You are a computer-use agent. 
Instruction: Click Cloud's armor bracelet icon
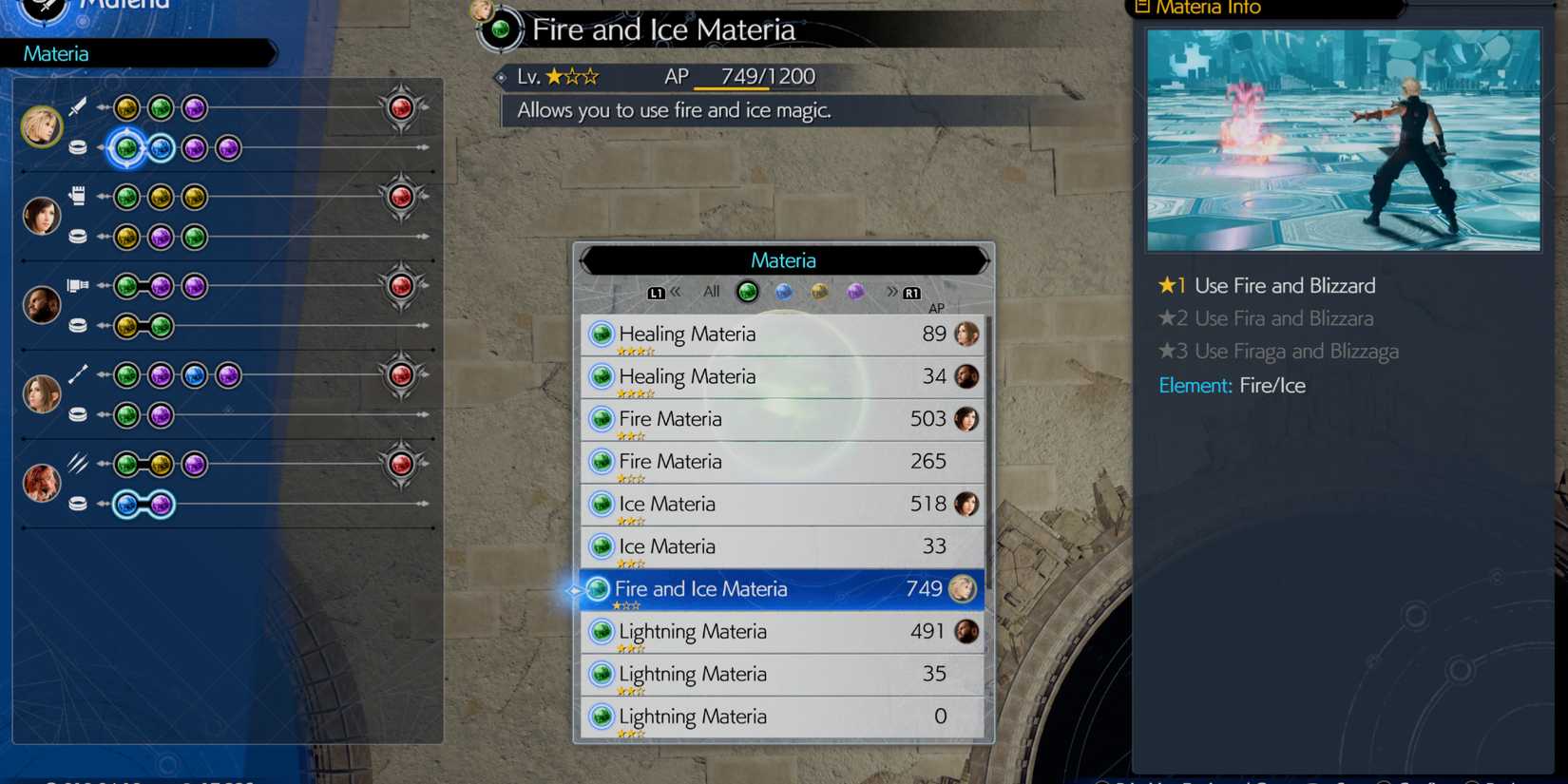pos(80,147)
